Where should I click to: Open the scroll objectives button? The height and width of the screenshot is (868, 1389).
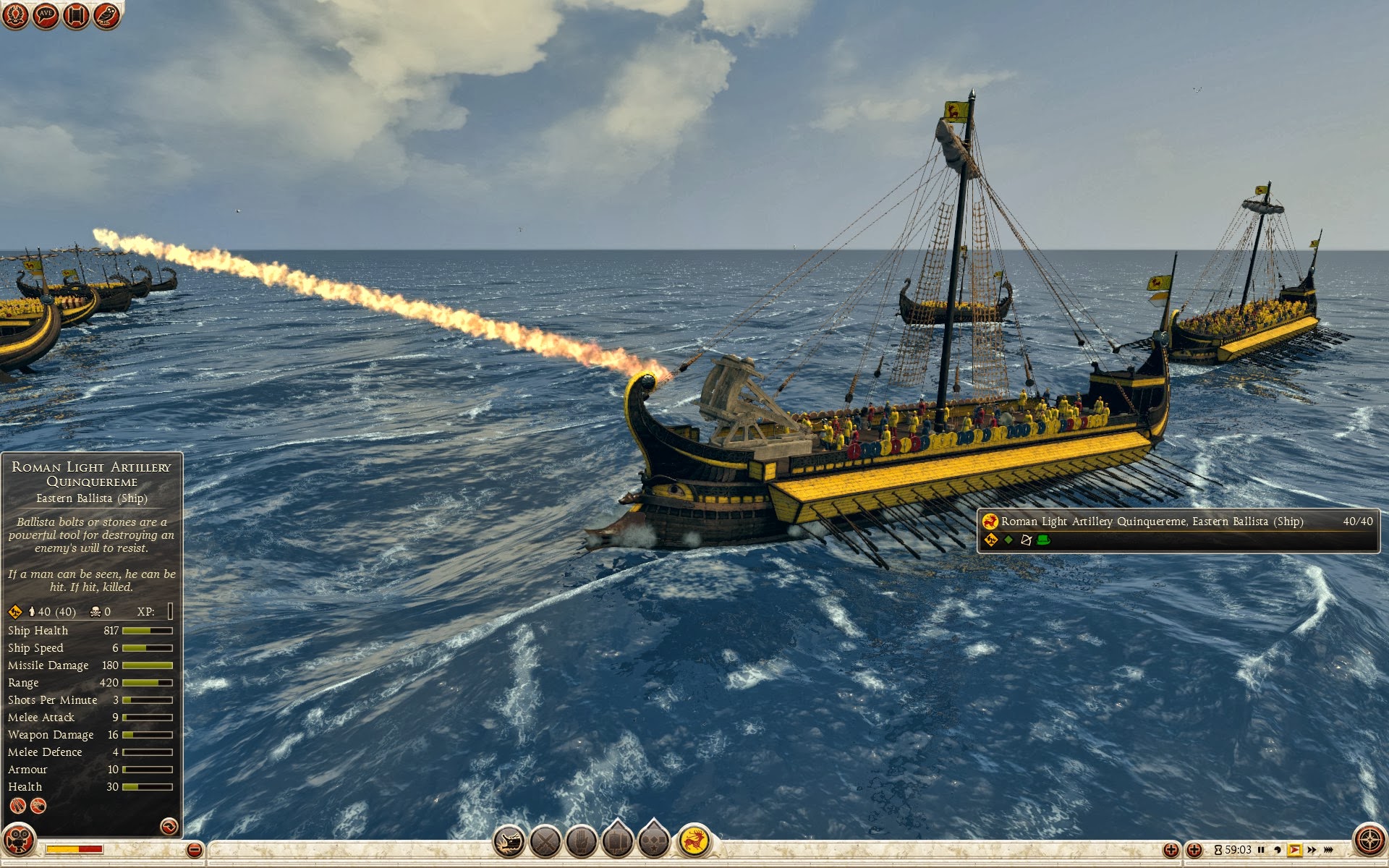(76, 14)
